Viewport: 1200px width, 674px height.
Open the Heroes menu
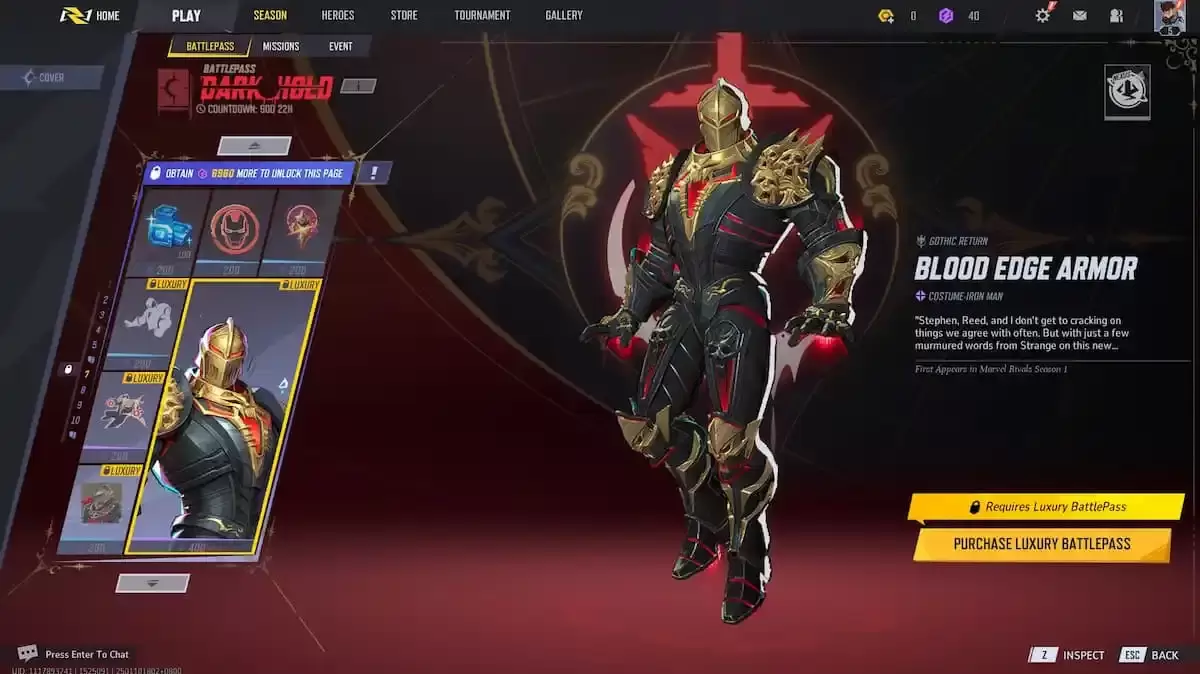coord(338,16)
